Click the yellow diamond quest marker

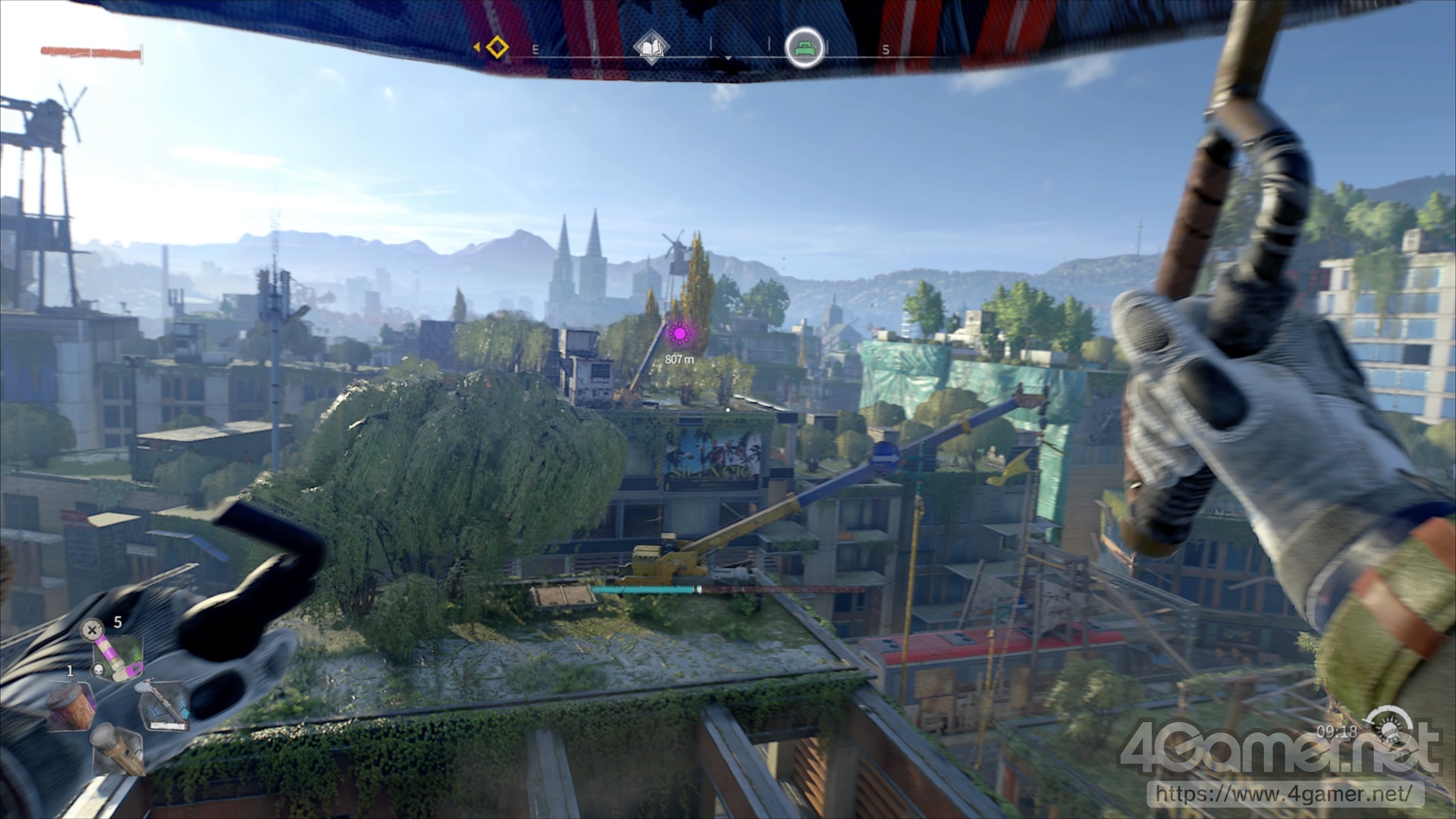point(497,48)
